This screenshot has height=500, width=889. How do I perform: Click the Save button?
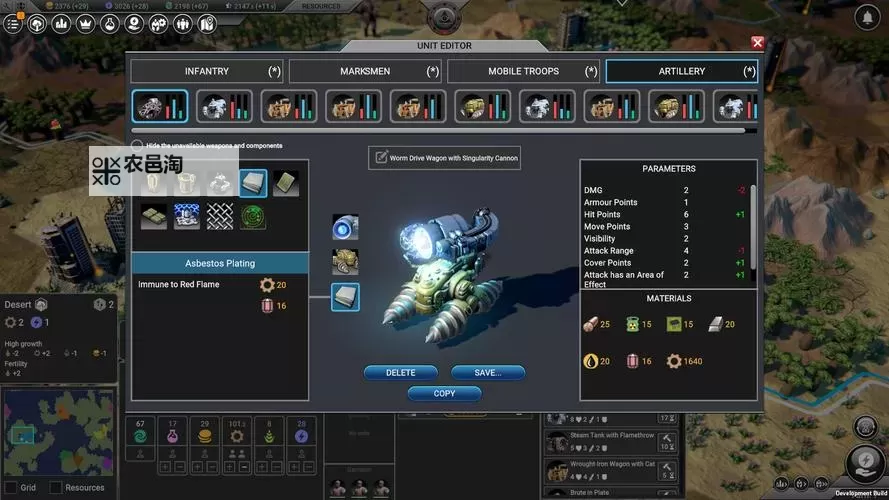click(x=488, y=373)
